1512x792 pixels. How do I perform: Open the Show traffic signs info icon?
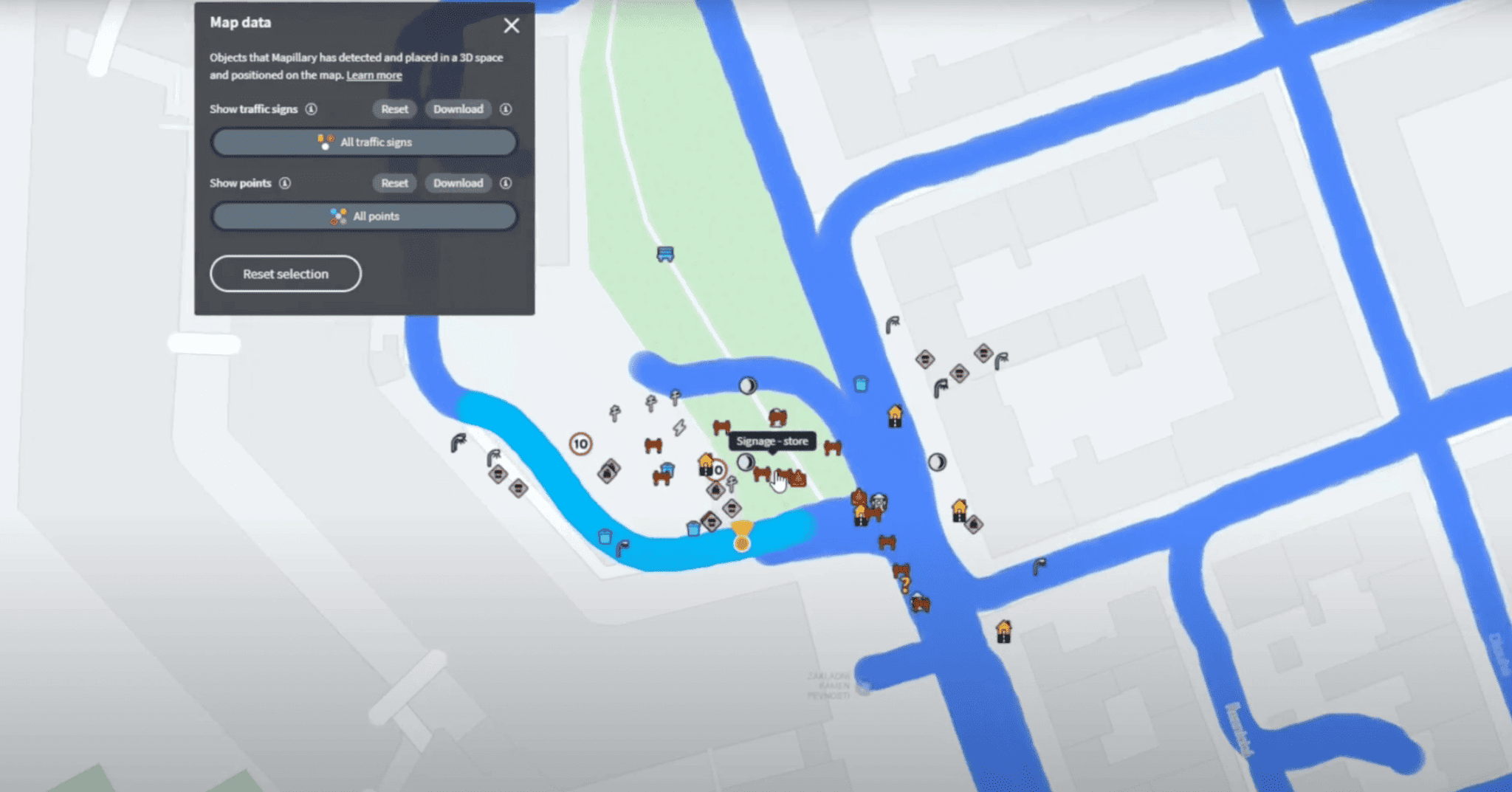pyautogui.click(x=312, y=109)
